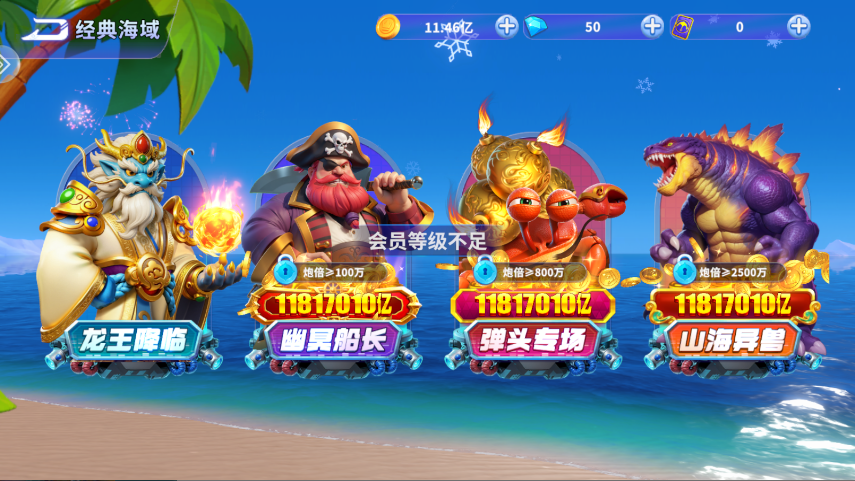Image resolution: width=855 pixels, height=481 pixels.
Task: Open the expander arrow at the left edge
Action: point(4,64)
